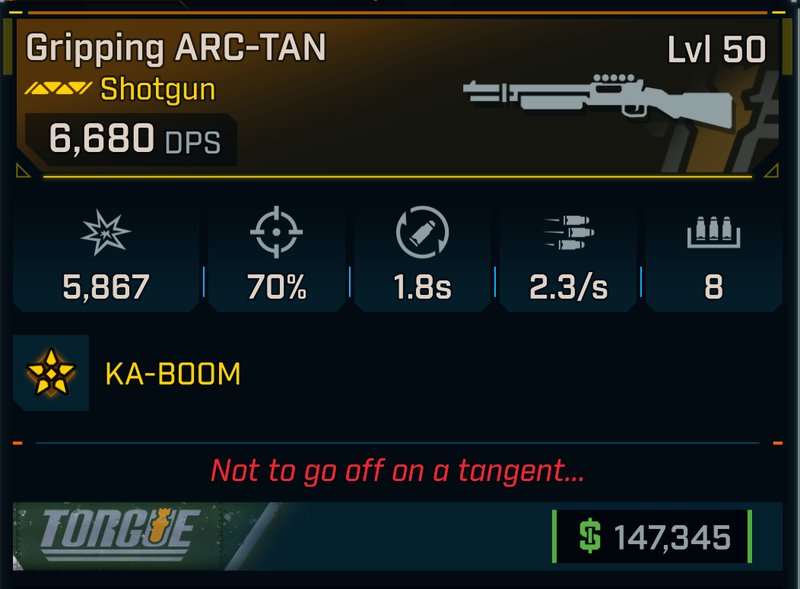The width and height of the screenshot is (800, 589).
Task: Select the KA-BOOM star perk icon
Action: (51, 374)
